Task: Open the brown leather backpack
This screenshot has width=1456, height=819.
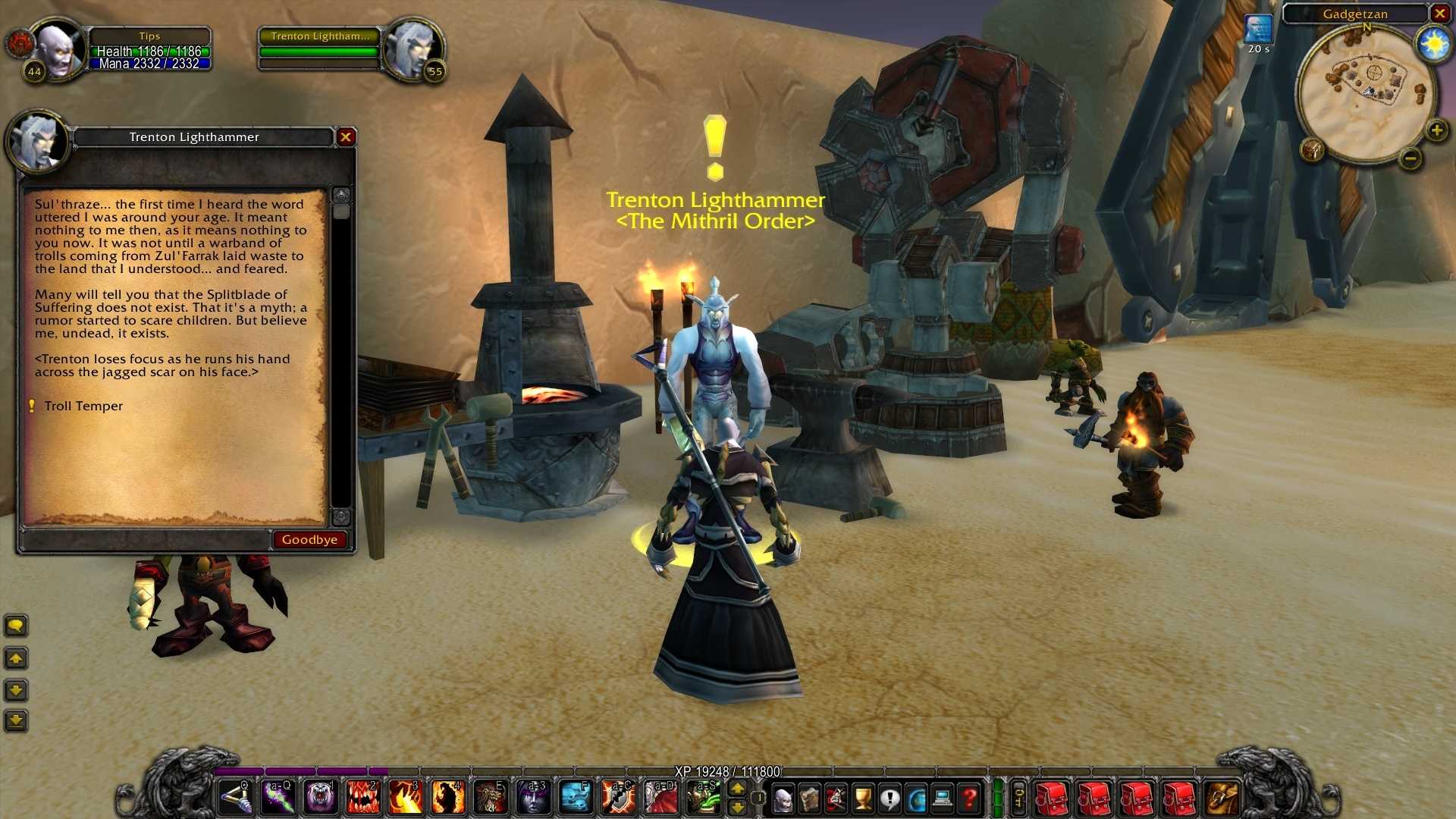Action: point(1222,799)
